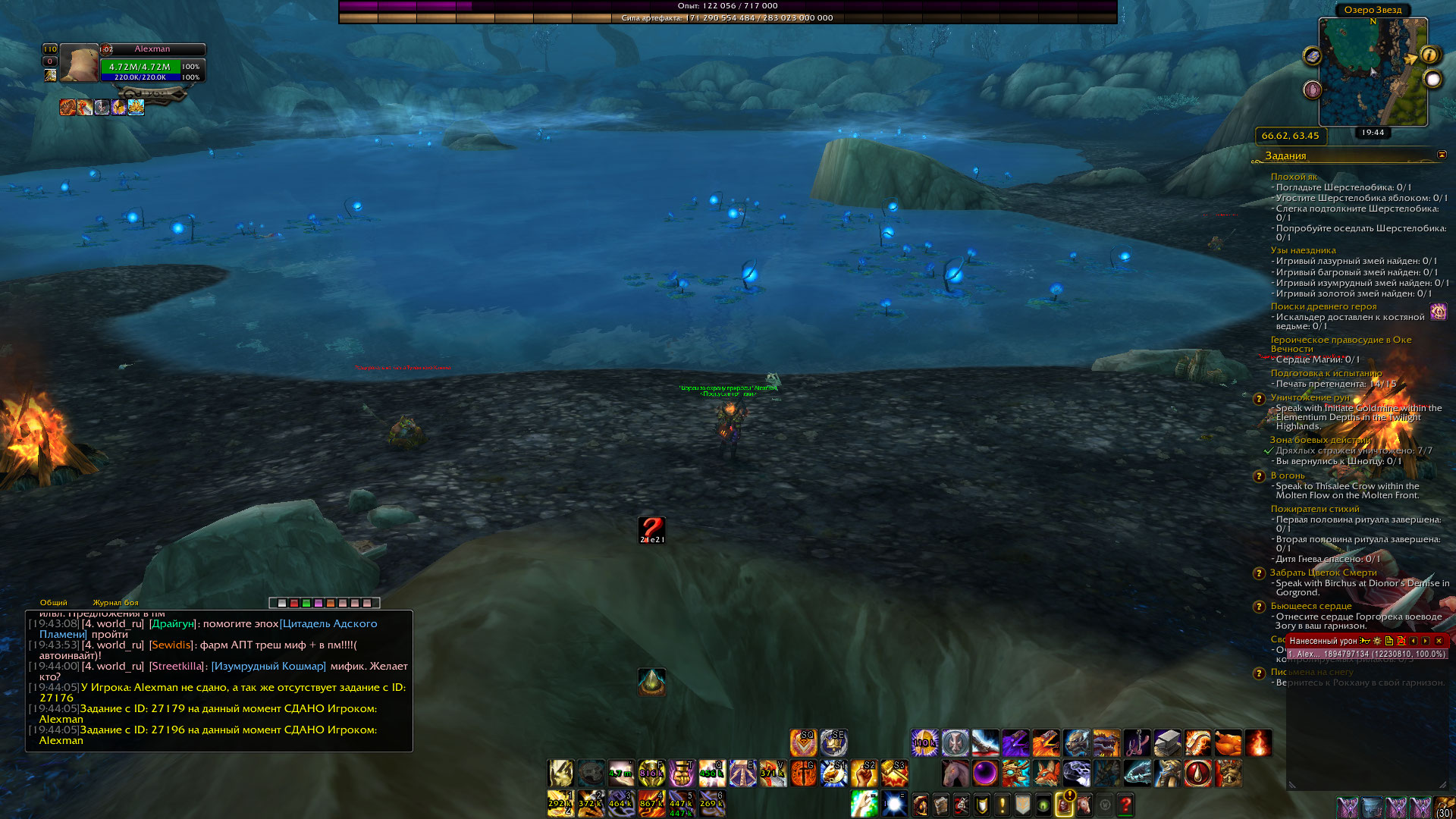Viewport: 1456px width, 819px height.
Task: Activate the fire flame icon ability
Action: click(x=1258, y=743)
